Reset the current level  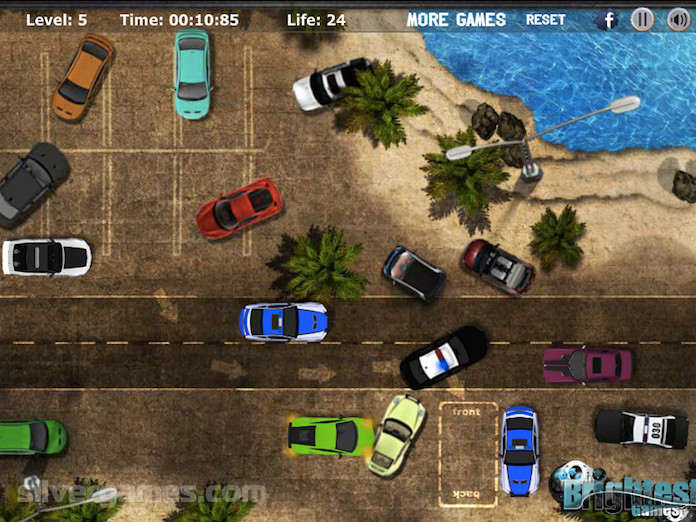(545, 19)
